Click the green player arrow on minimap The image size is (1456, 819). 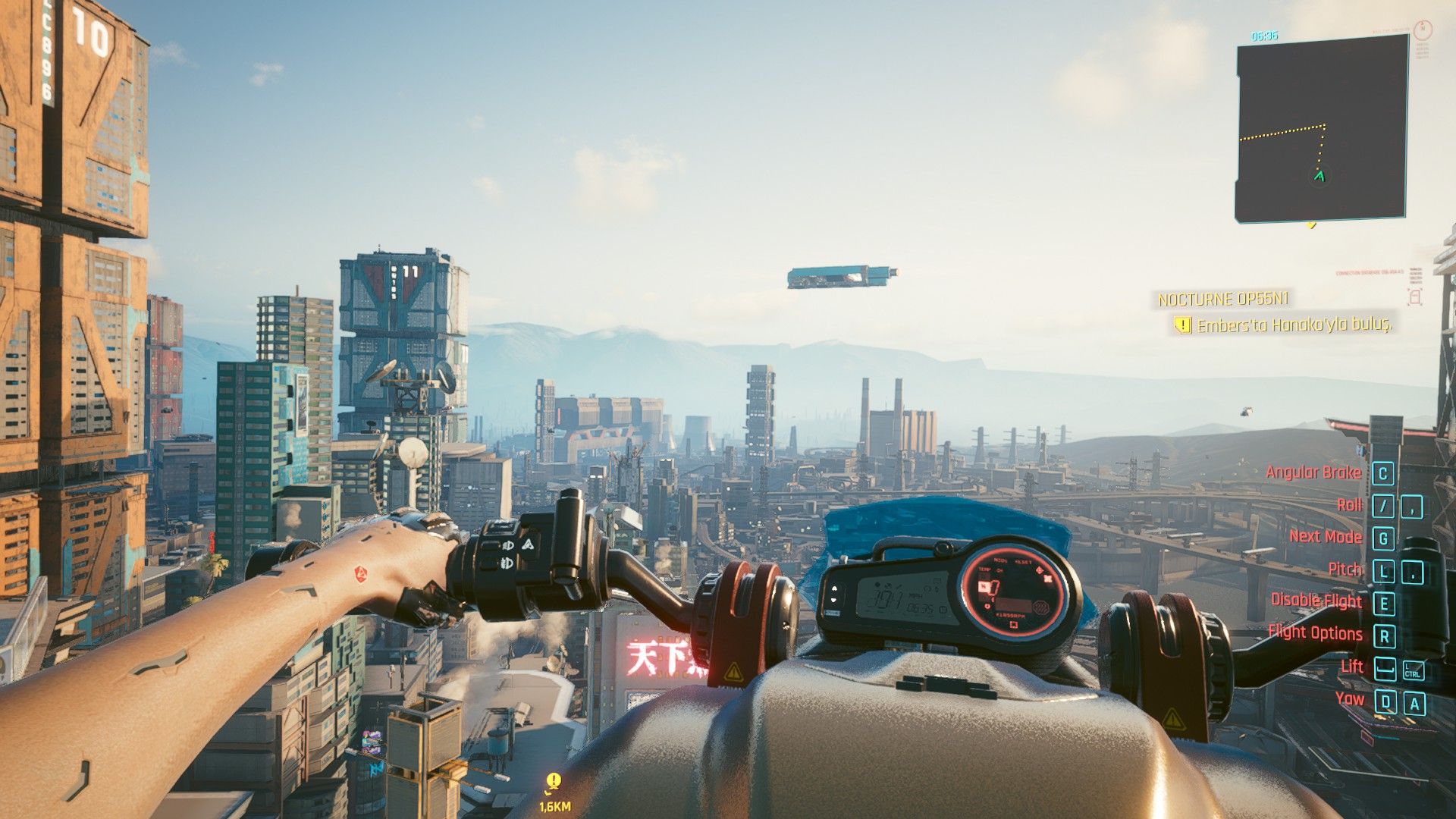click(1319, 177)
